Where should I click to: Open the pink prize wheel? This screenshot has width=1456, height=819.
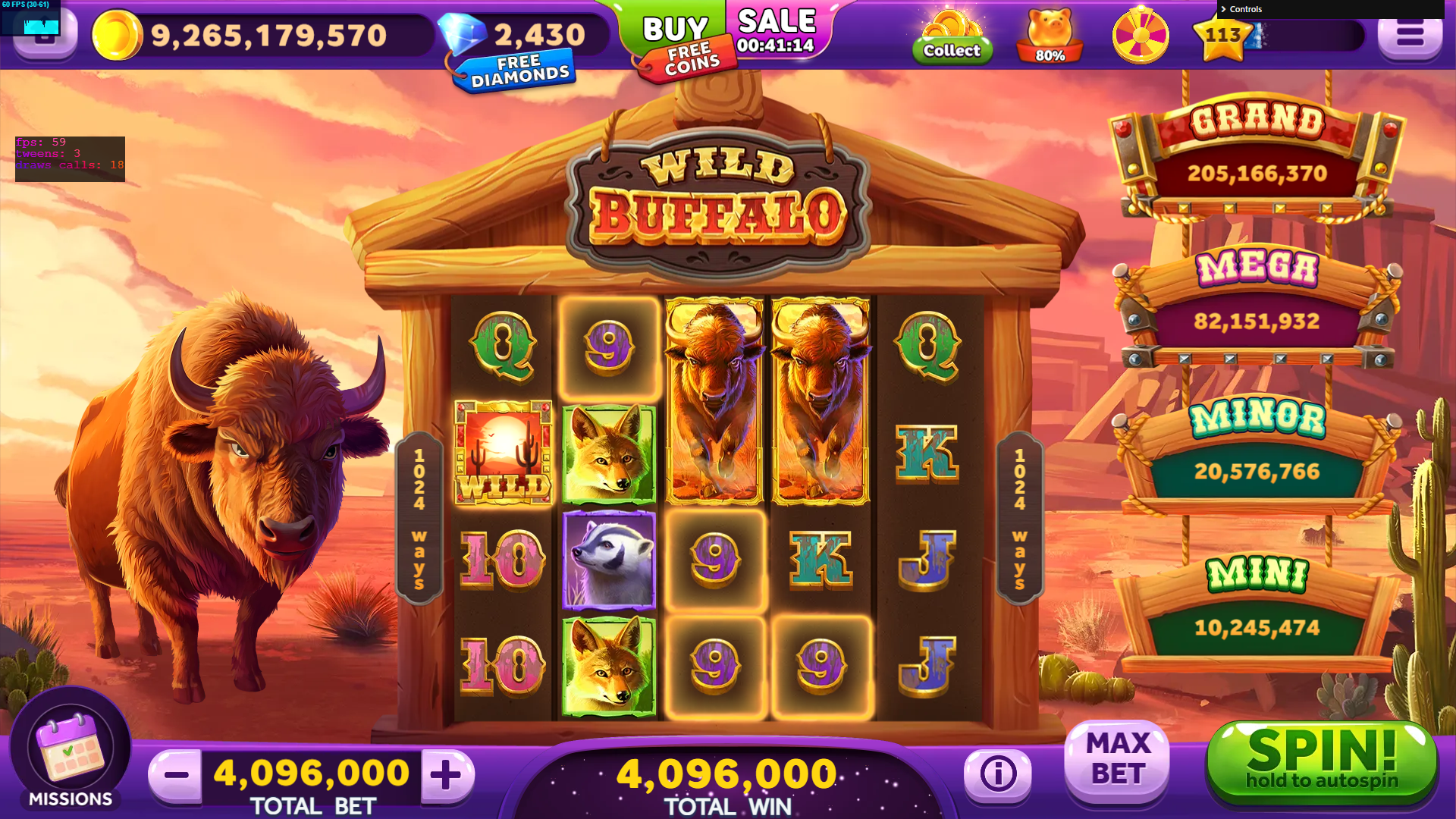click(1140, 36)
